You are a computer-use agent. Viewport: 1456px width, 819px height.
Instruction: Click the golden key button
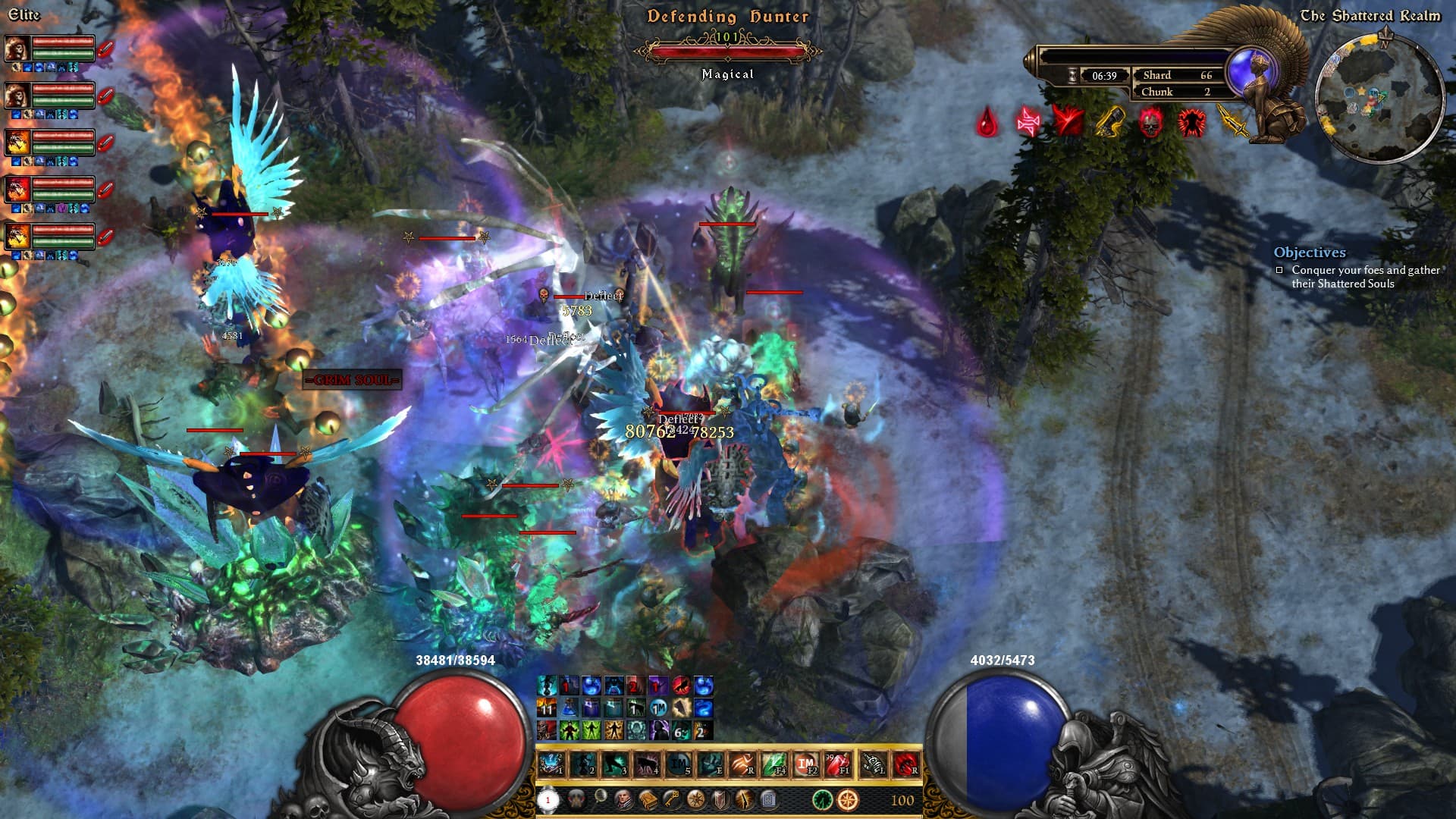671,799
